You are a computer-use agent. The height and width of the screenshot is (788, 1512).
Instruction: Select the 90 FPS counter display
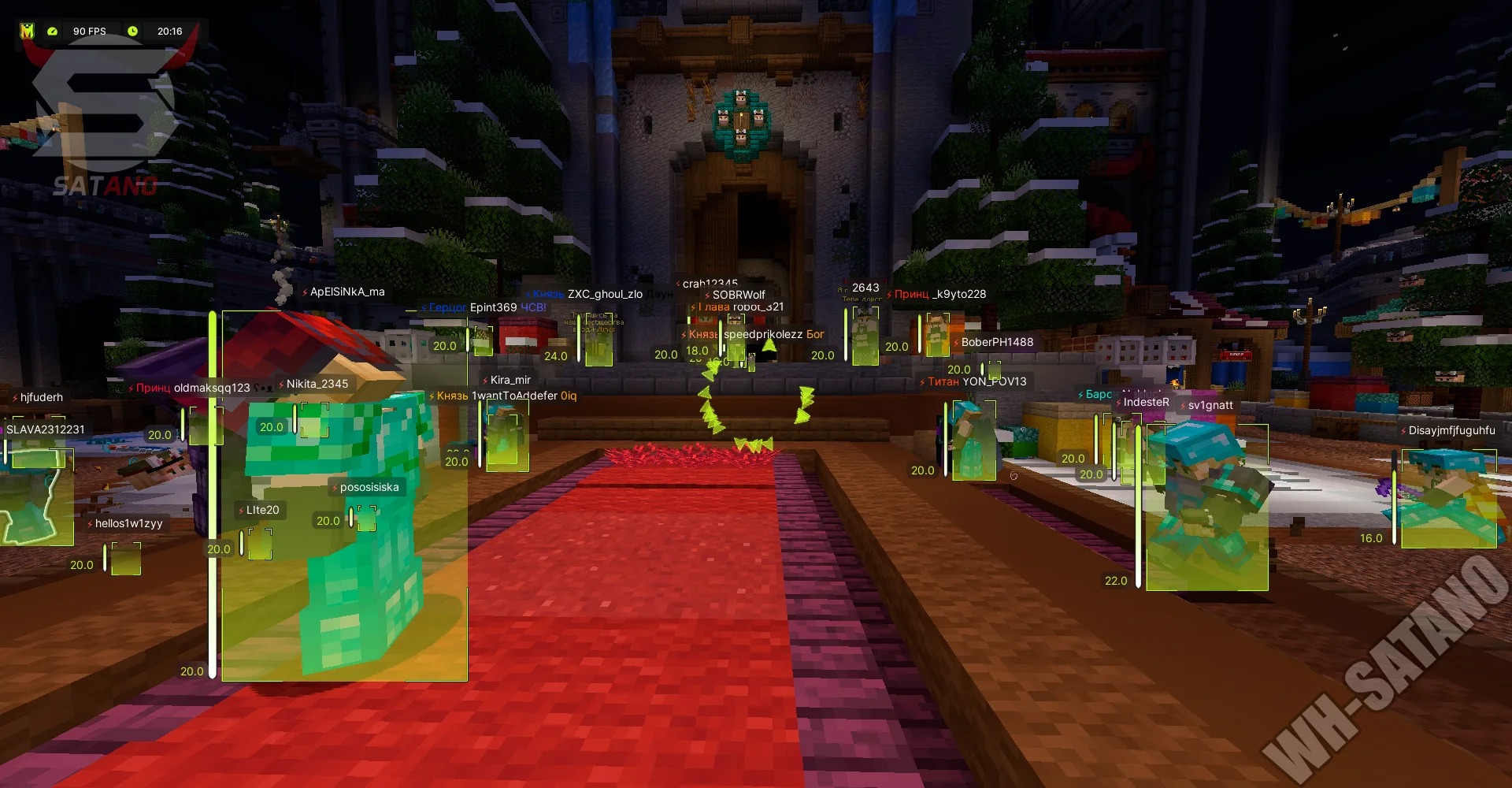(x=89, y=32)
